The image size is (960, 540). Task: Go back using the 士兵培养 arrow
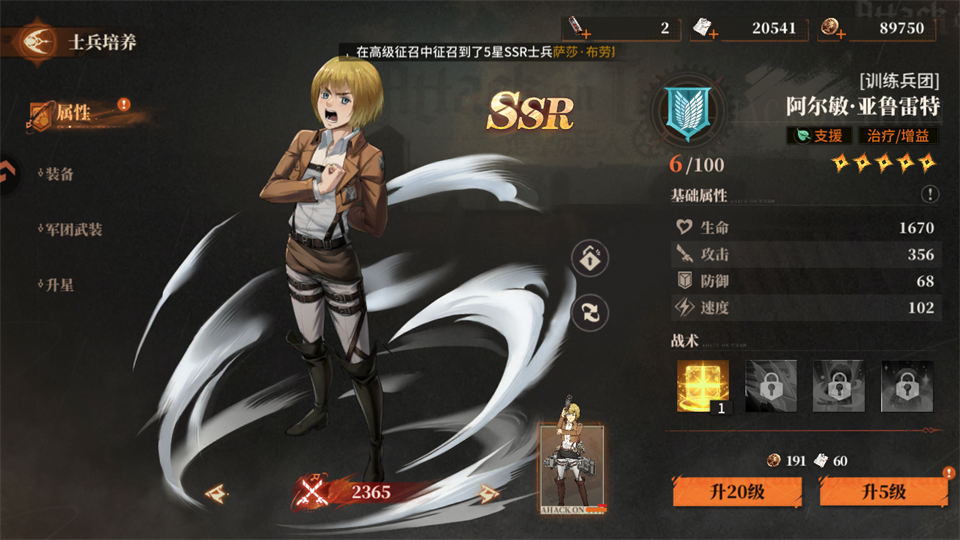click(x=36, y=42)
